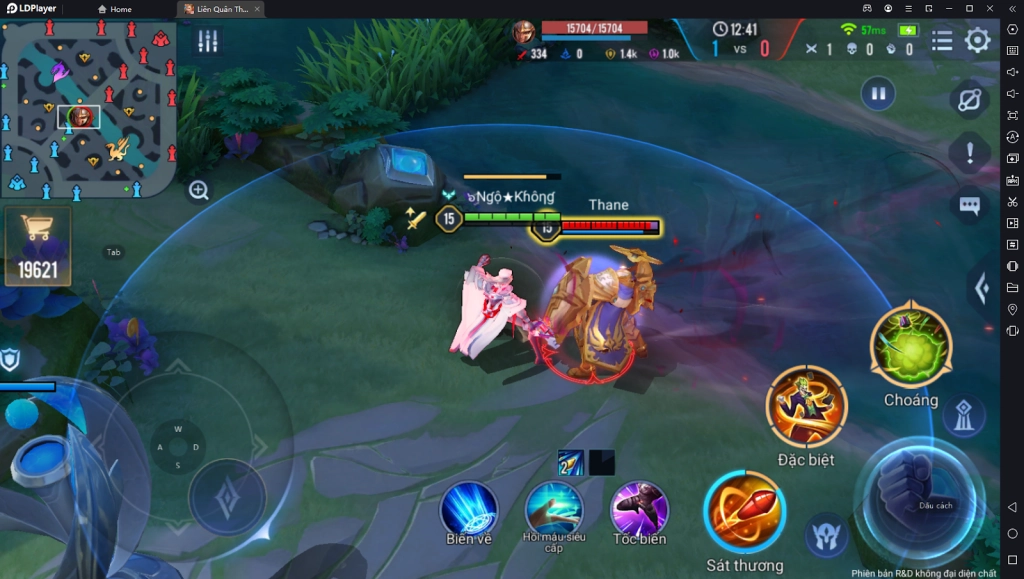This screenshot has width=1024, height=579.
Task: Trigger the Đặc biệt skill
Action: click(806, 405)
